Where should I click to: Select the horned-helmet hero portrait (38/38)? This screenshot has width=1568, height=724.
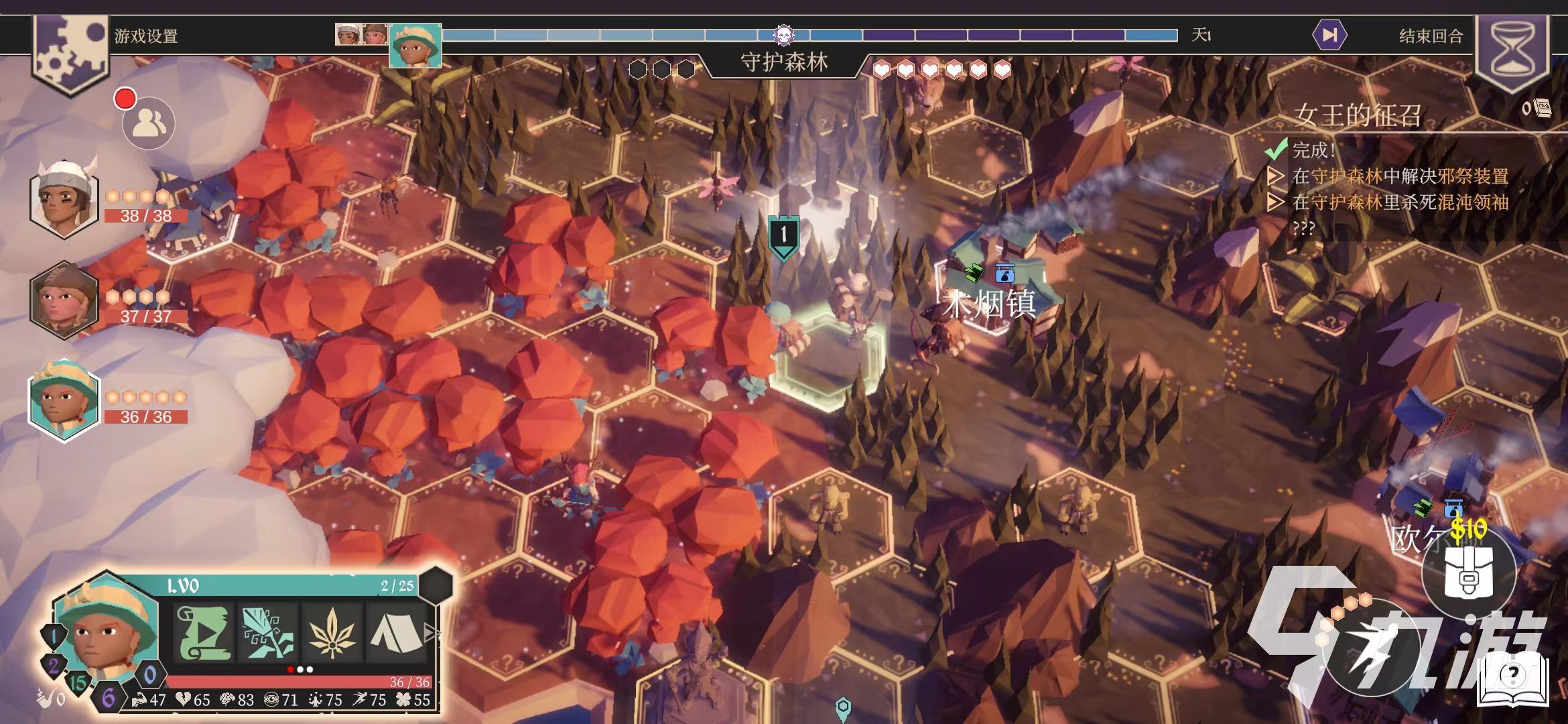(x=64, y=198)
